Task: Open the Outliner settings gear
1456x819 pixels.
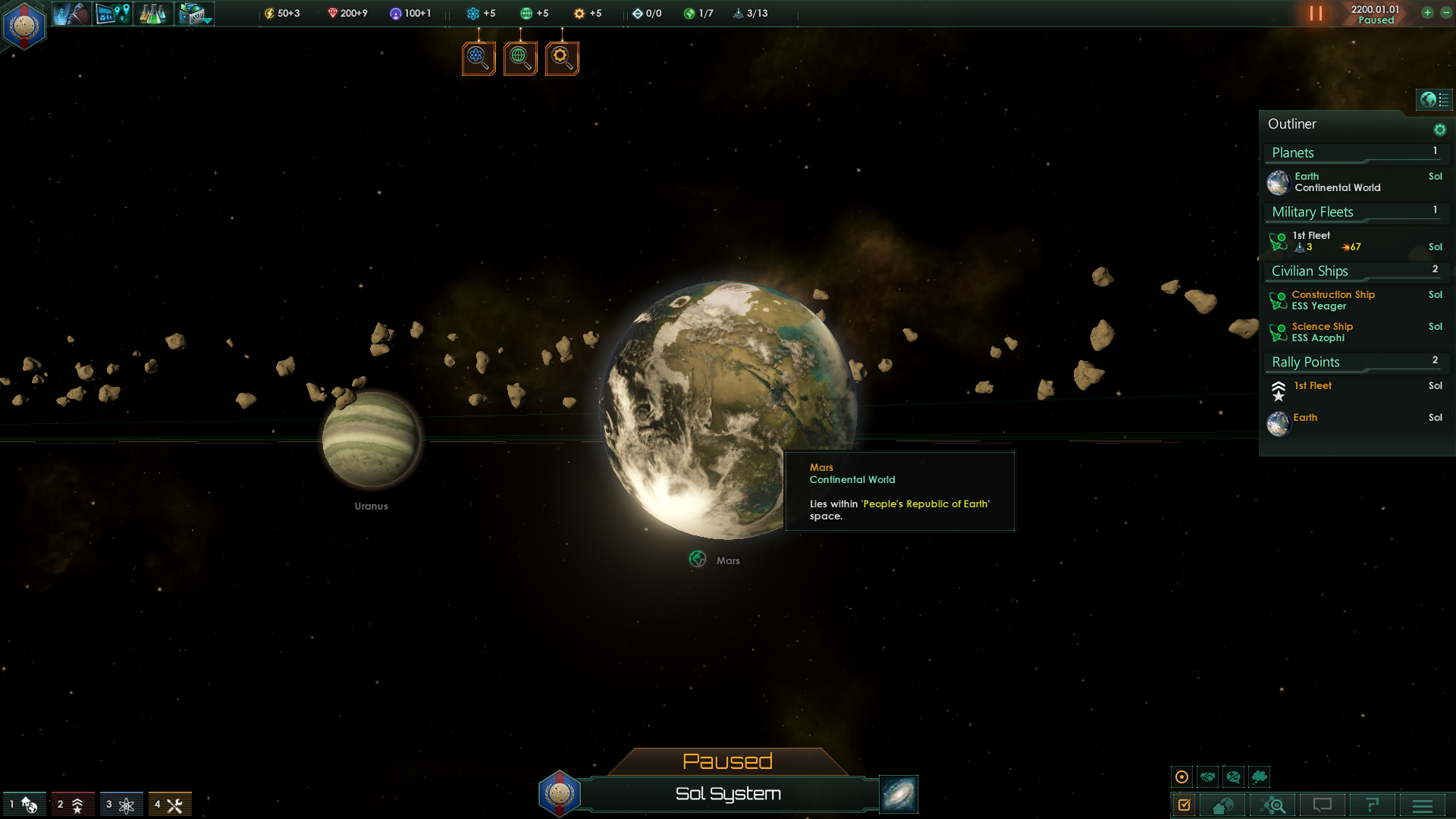Action: point(1440,128)
